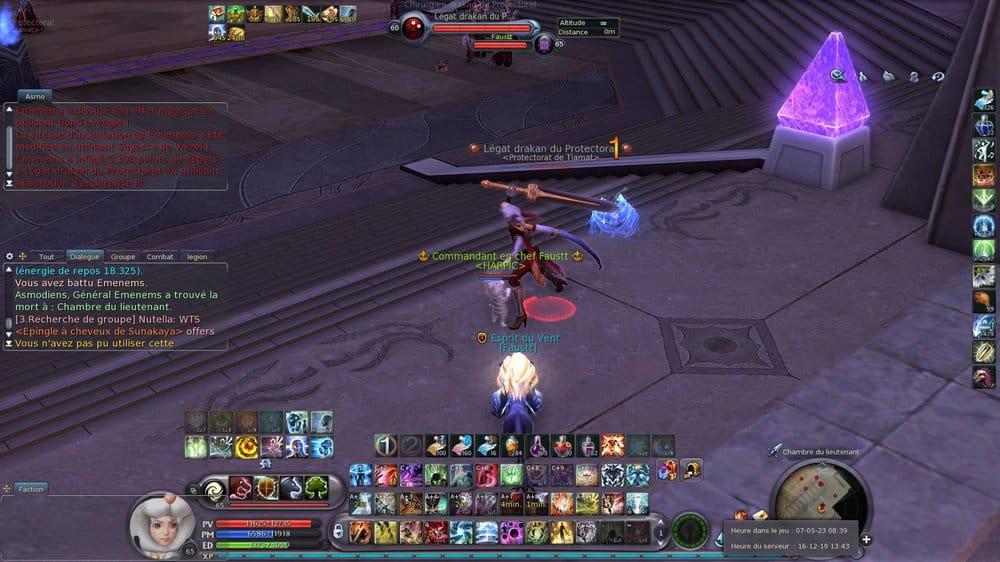The image size is (1000, 562).
Task: Click the minimap plus zoom button
Action: tap(866, 540)
